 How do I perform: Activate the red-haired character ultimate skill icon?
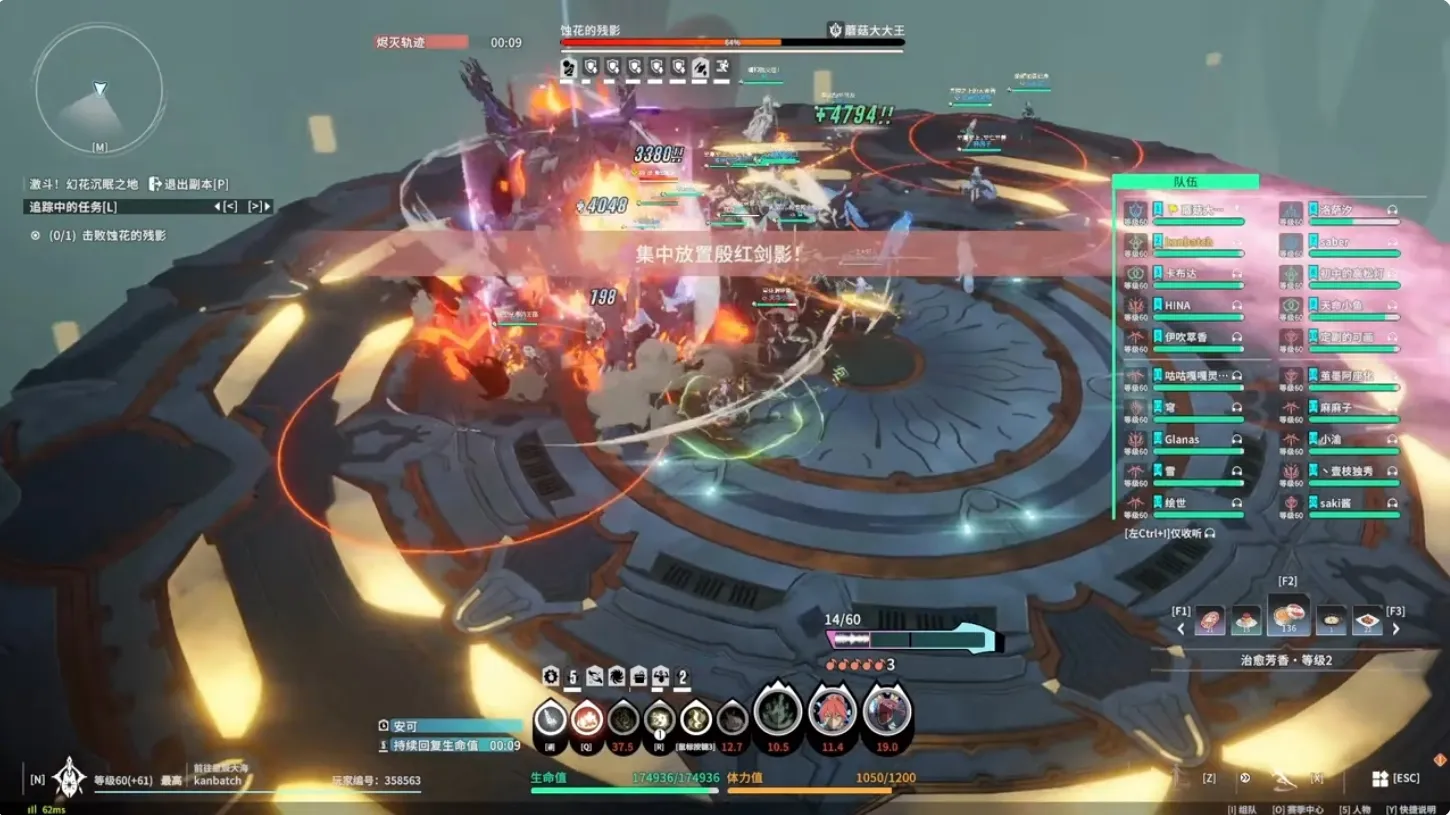coord(831,712)
